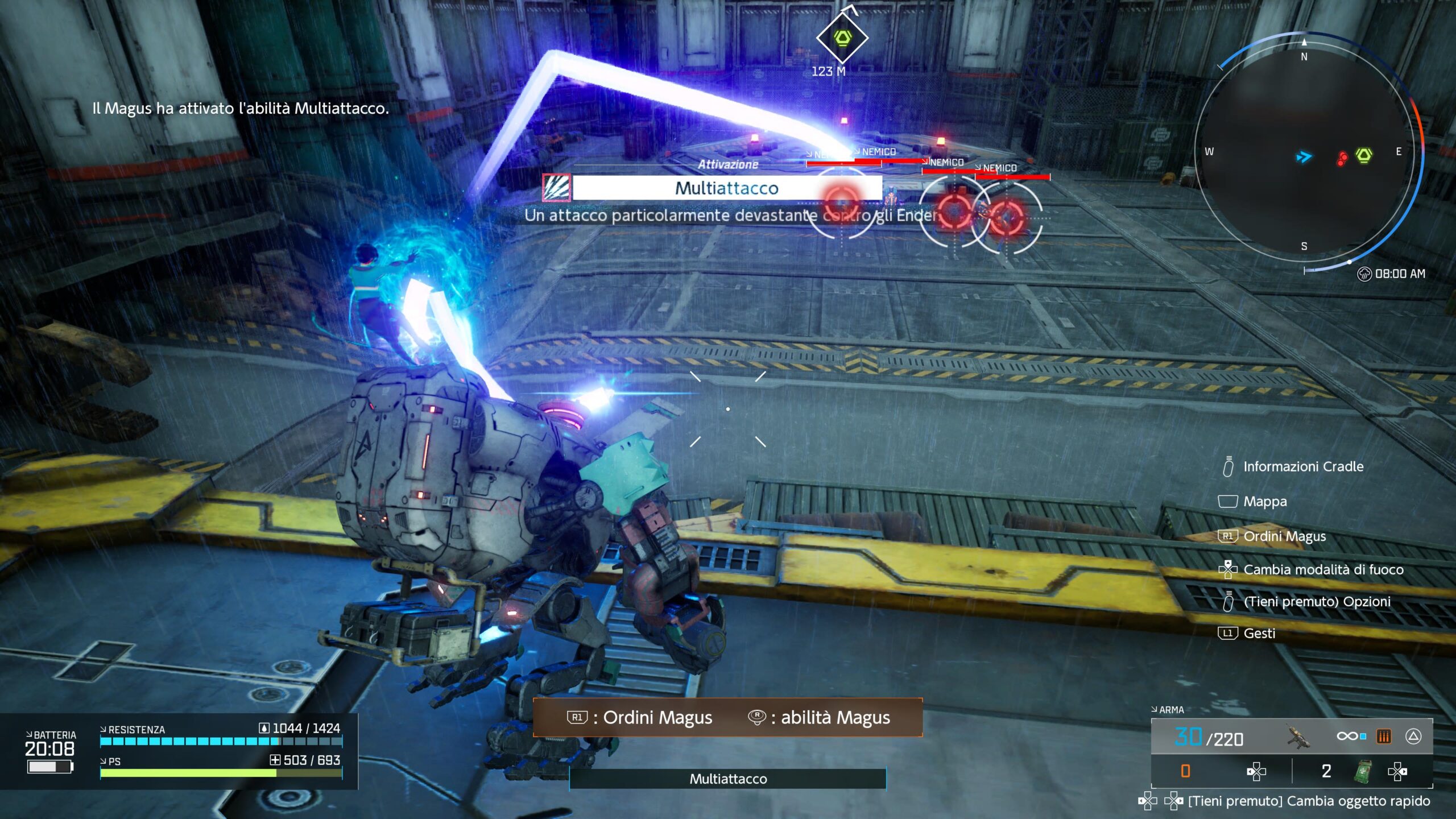Select the Multiattacco ability banner

(726, 188)
